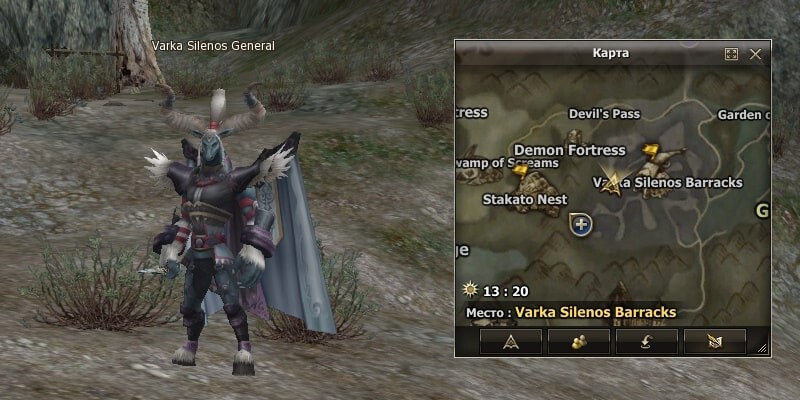Close the Карта map window
The height and width of the screenshot is (400, 800).
[755, 54]
